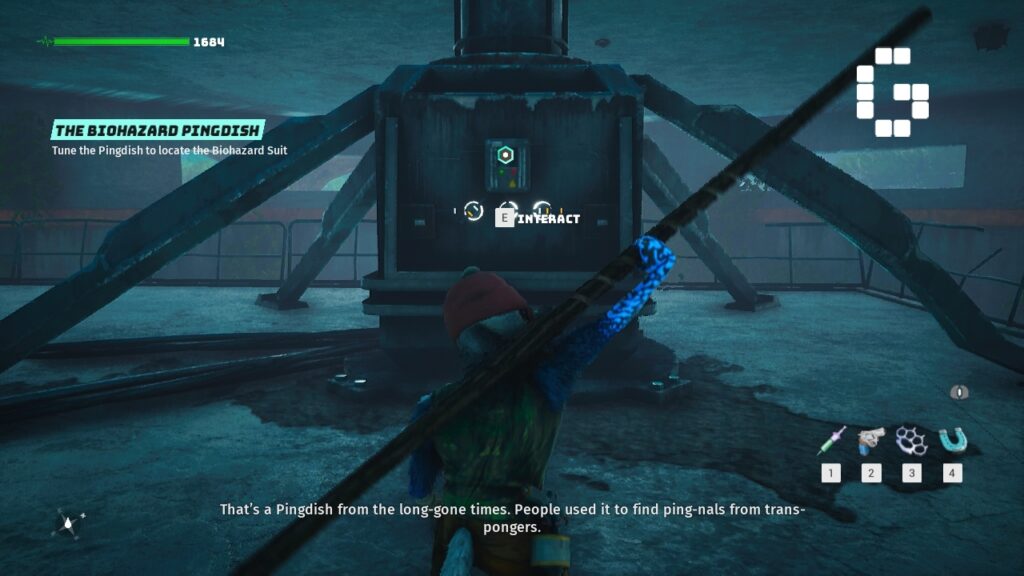The image size is (1024, 576).
Task: Select the green syringe hotbar item
Action: (832, 439)
